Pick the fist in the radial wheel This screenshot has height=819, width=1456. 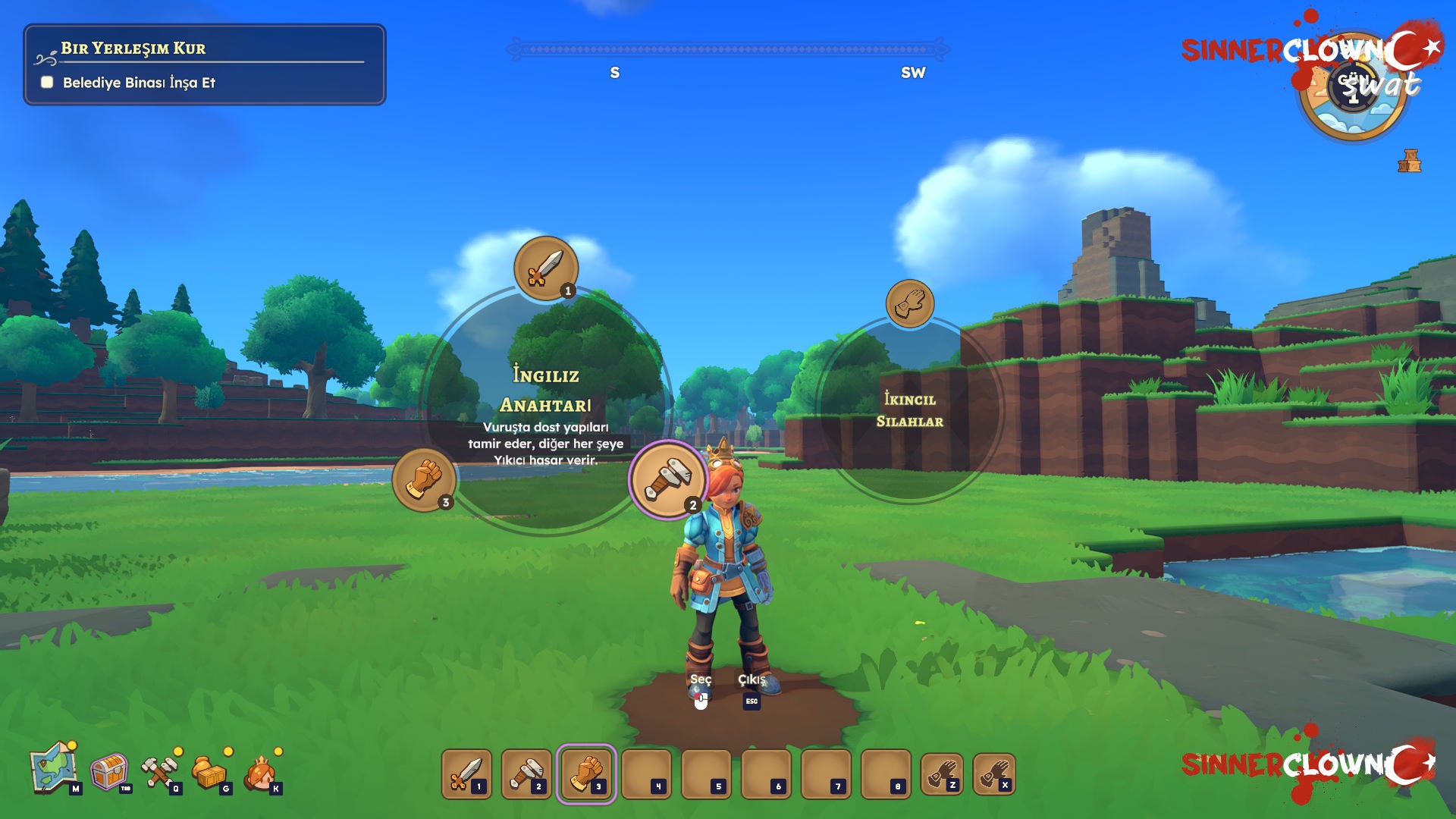(x=424, y=479)
